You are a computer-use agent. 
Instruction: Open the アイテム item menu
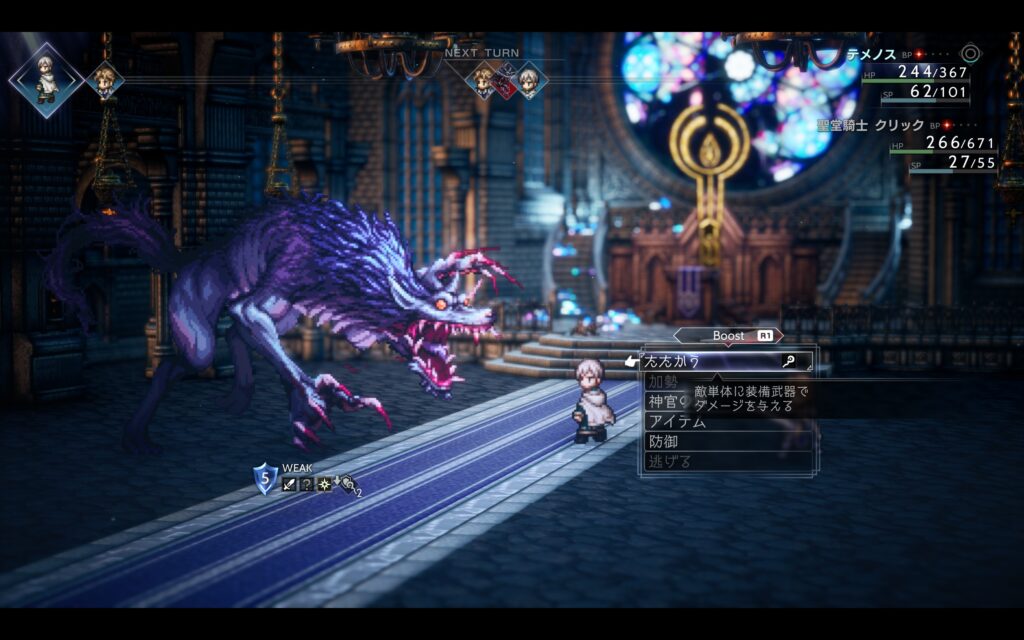click(x=677, y=422)
